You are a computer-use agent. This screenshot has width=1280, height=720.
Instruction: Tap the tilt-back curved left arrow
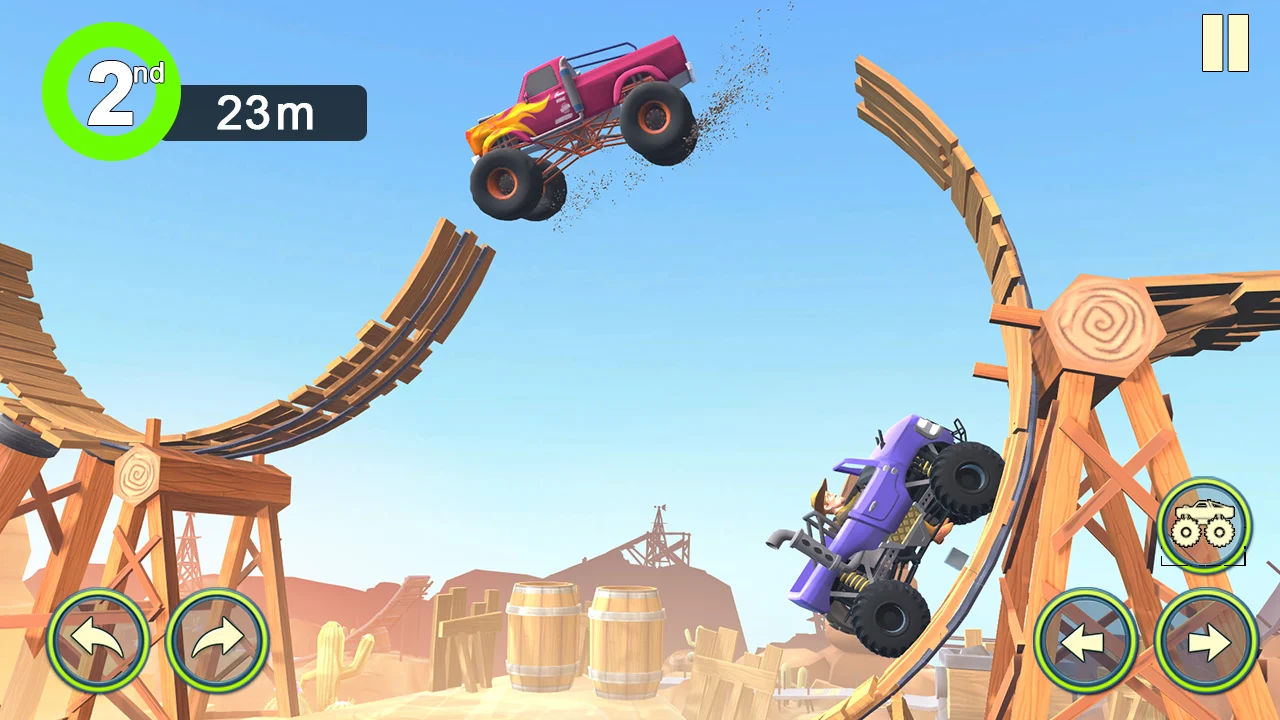(98, 640)
